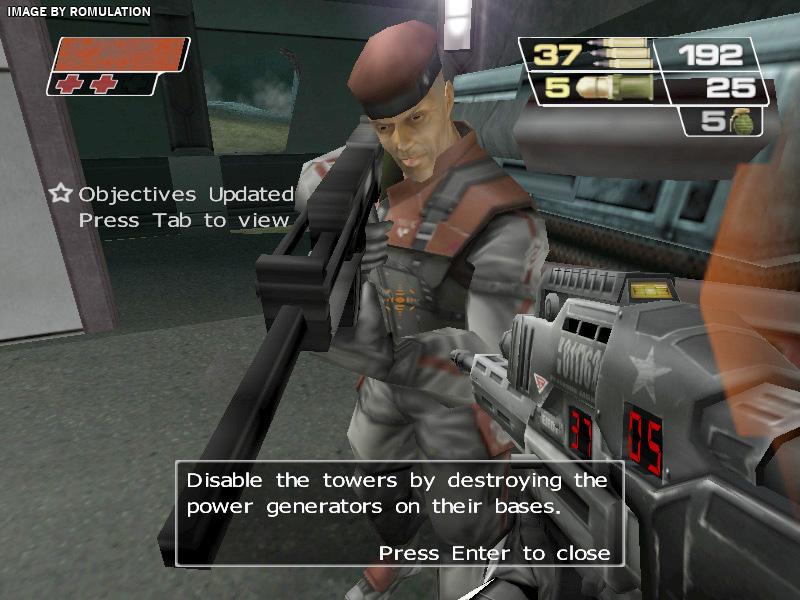Select the rifle bullets ammo icon
800x600 pixels.
click(618, 53)
